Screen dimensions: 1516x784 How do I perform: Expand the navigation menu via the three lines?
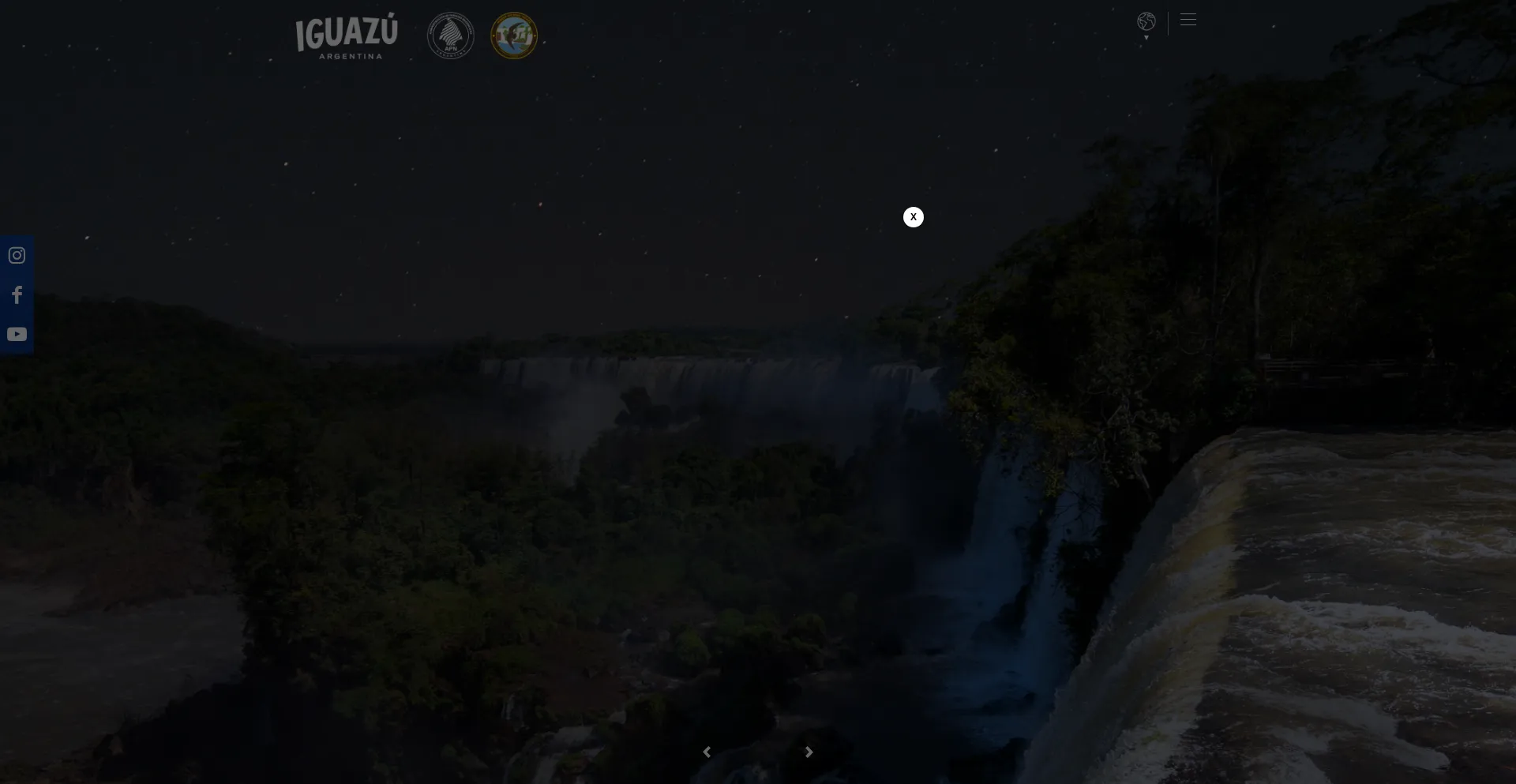tap(1188, 19)
